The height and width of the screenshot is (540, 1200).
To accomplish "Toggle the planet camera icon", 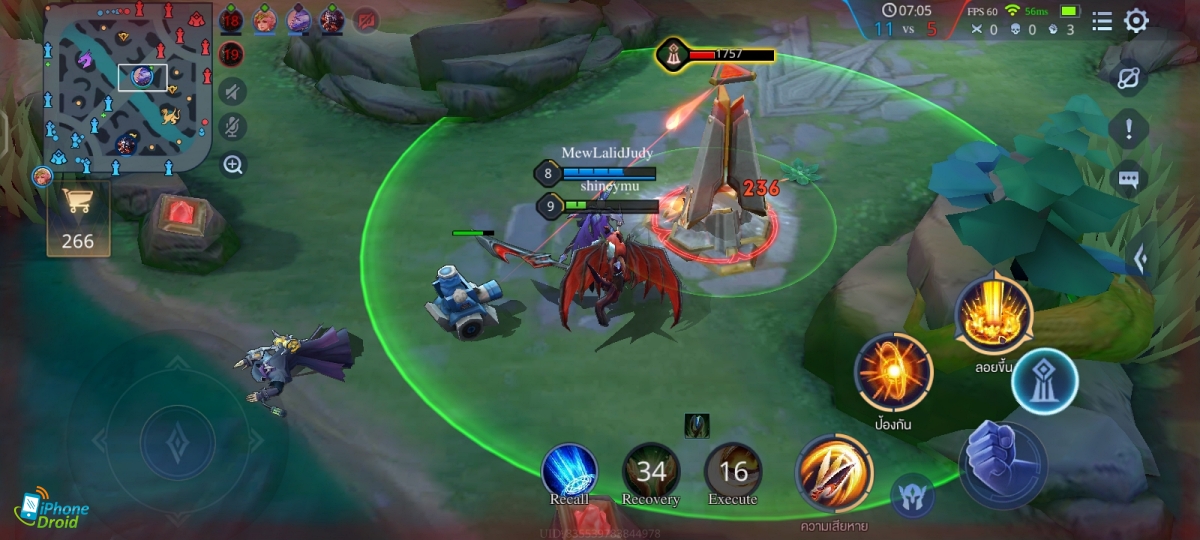I will pyautogui.click(x=1129, y=78).
